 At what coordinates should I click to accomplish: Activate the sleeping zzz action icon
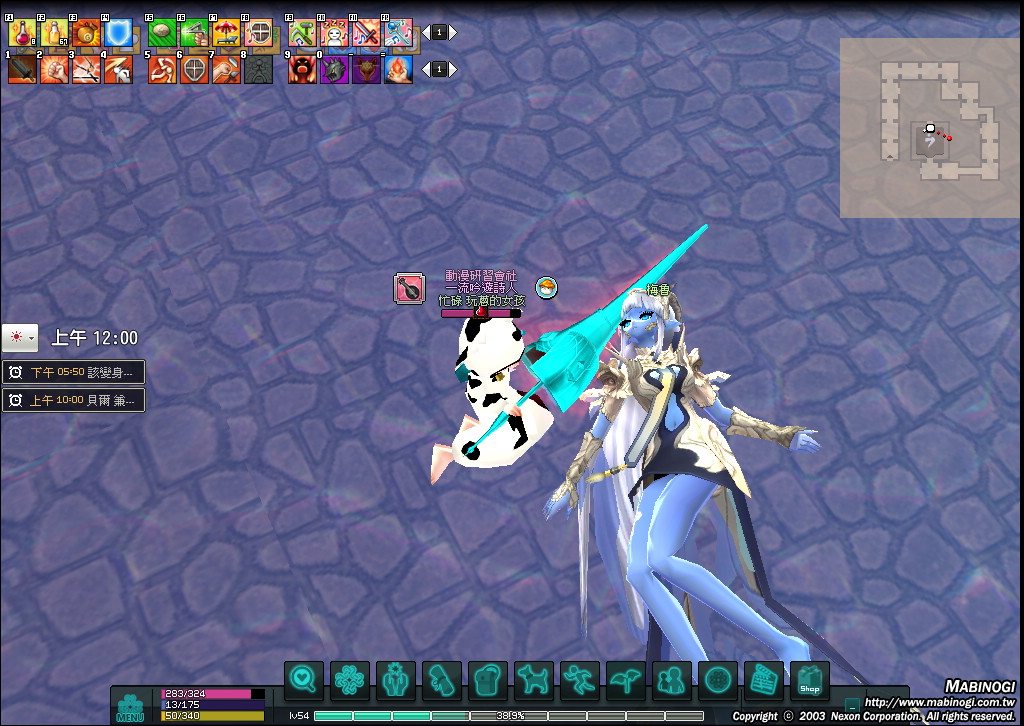click(x=334, y=34)
